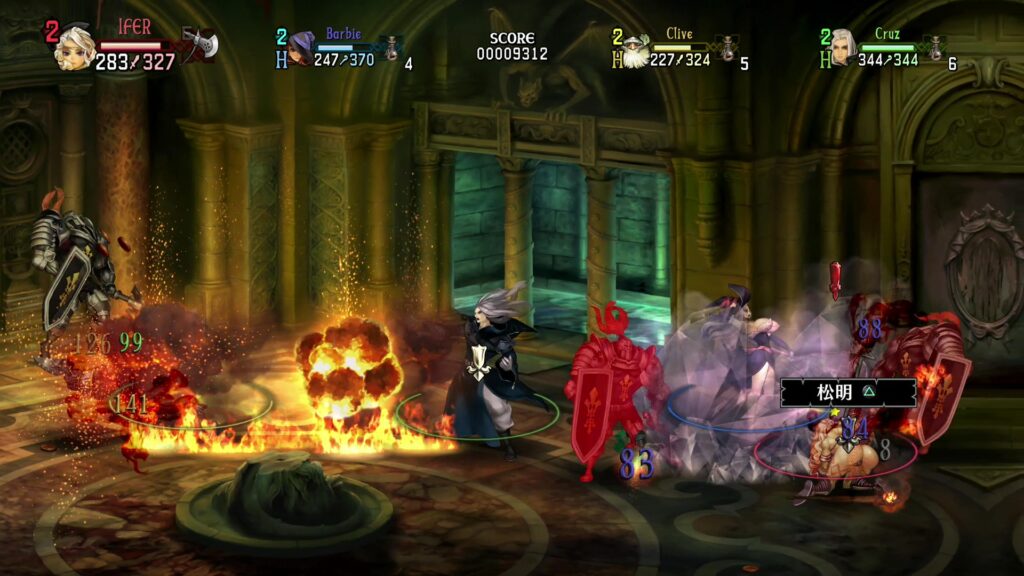Click IFER's battle axe weapon icon
The width and height of the screenshot is (1024, 576).
[x=198, y=43]
